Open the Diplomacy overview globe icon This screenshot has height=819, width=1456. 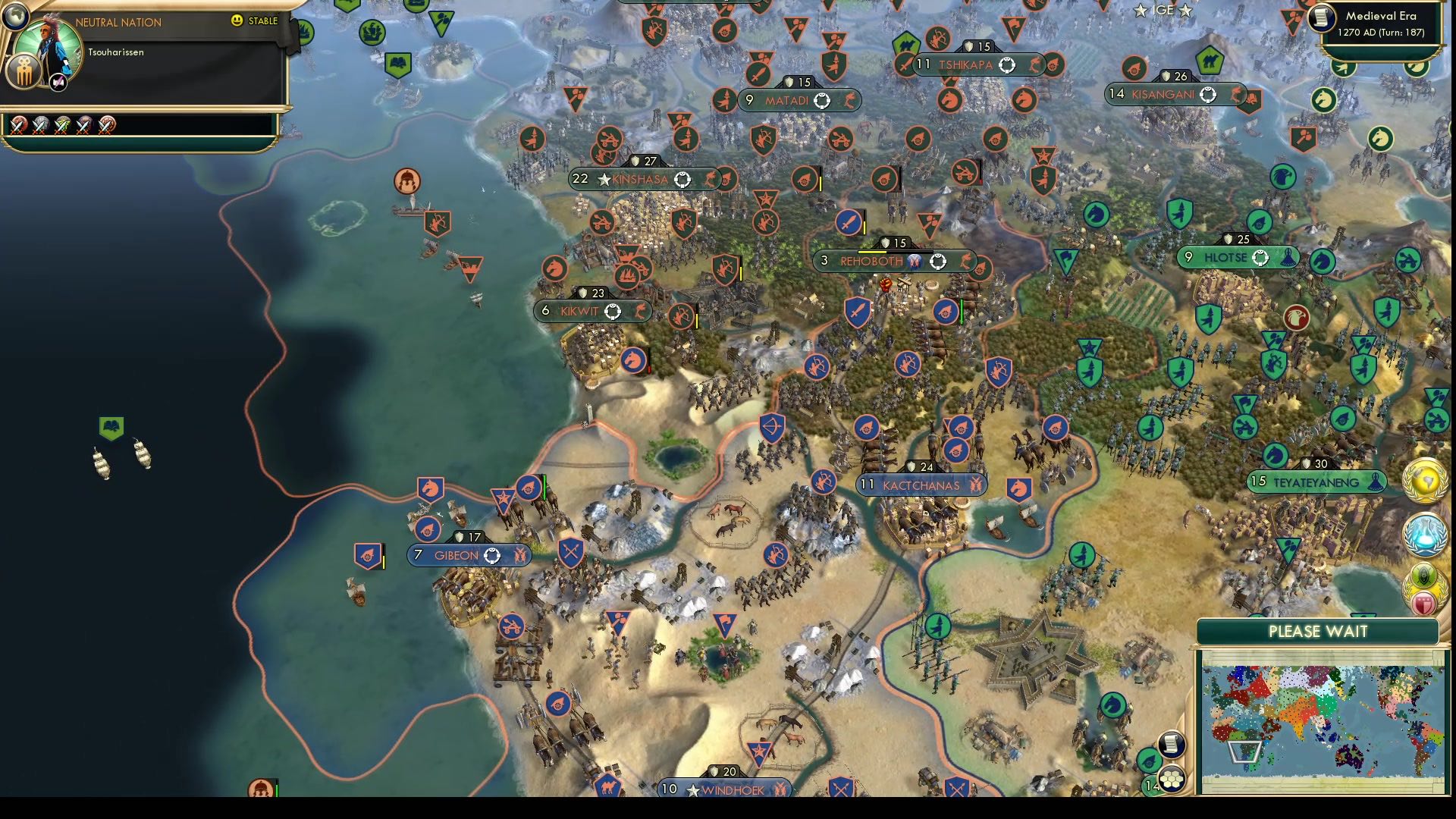1424,480
